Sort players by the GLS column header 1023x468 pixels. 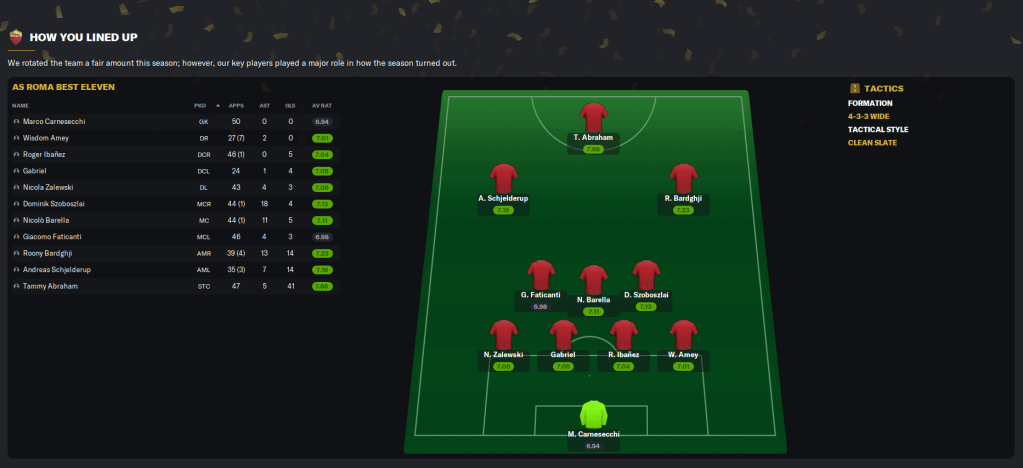click(x=290, y=105)
